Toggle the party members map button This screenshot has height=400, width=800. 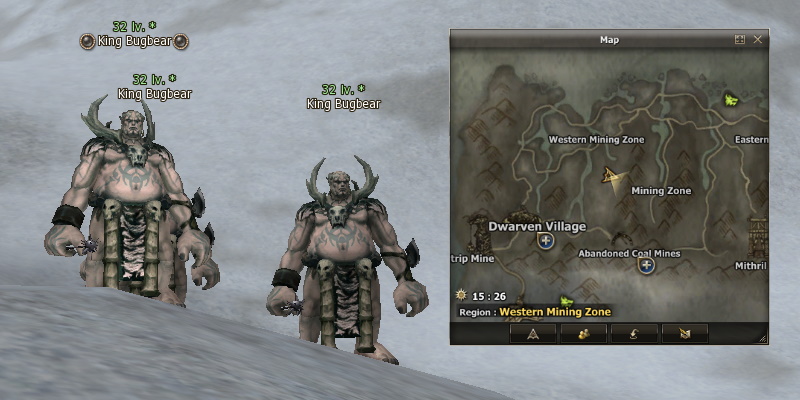click(x=584, y=333)
